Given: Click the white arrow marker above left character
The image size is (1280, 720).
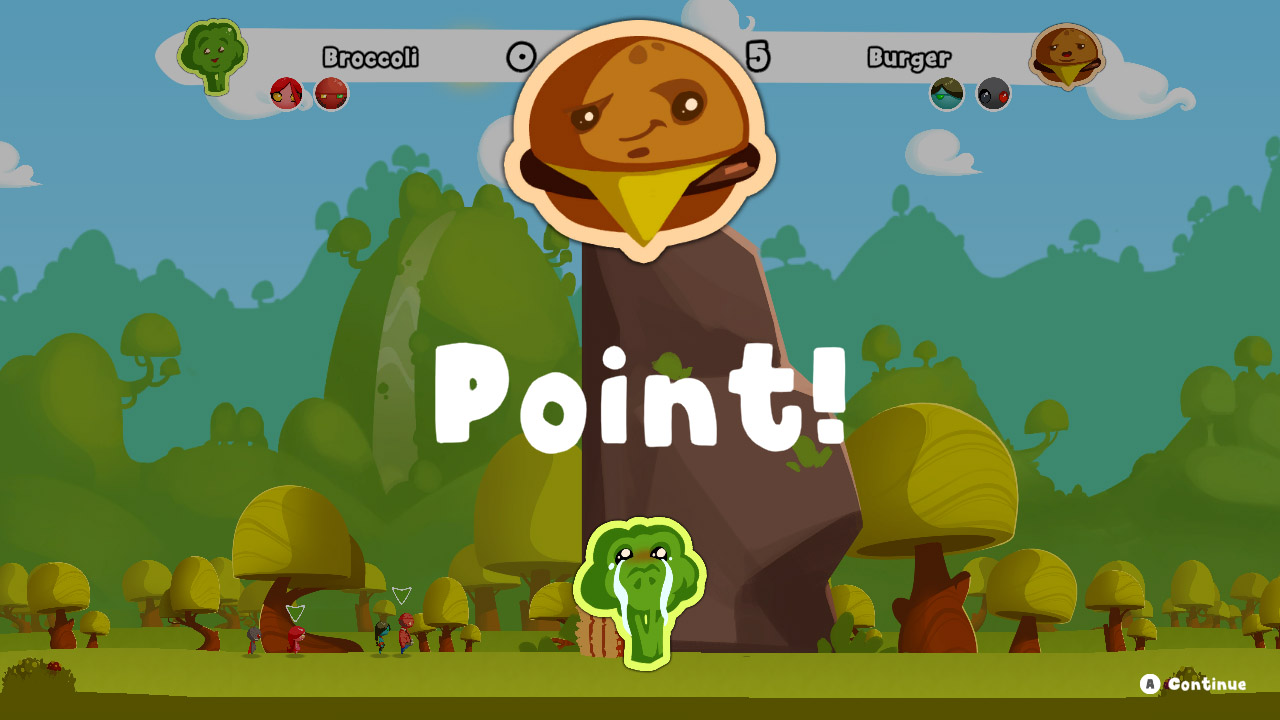Looking at the screenshot, I should click(x=294, y=612).
